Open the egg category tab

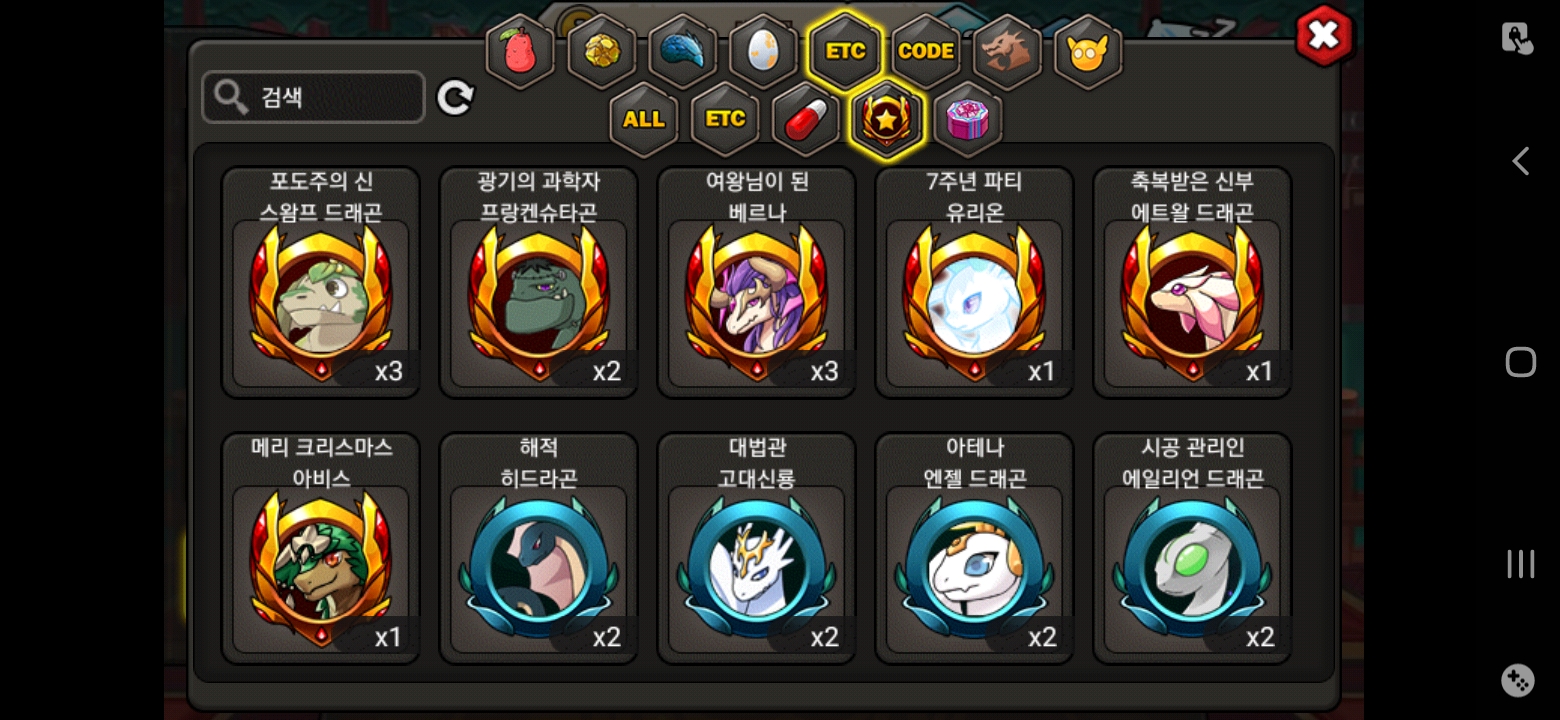[x=764, y=51]
